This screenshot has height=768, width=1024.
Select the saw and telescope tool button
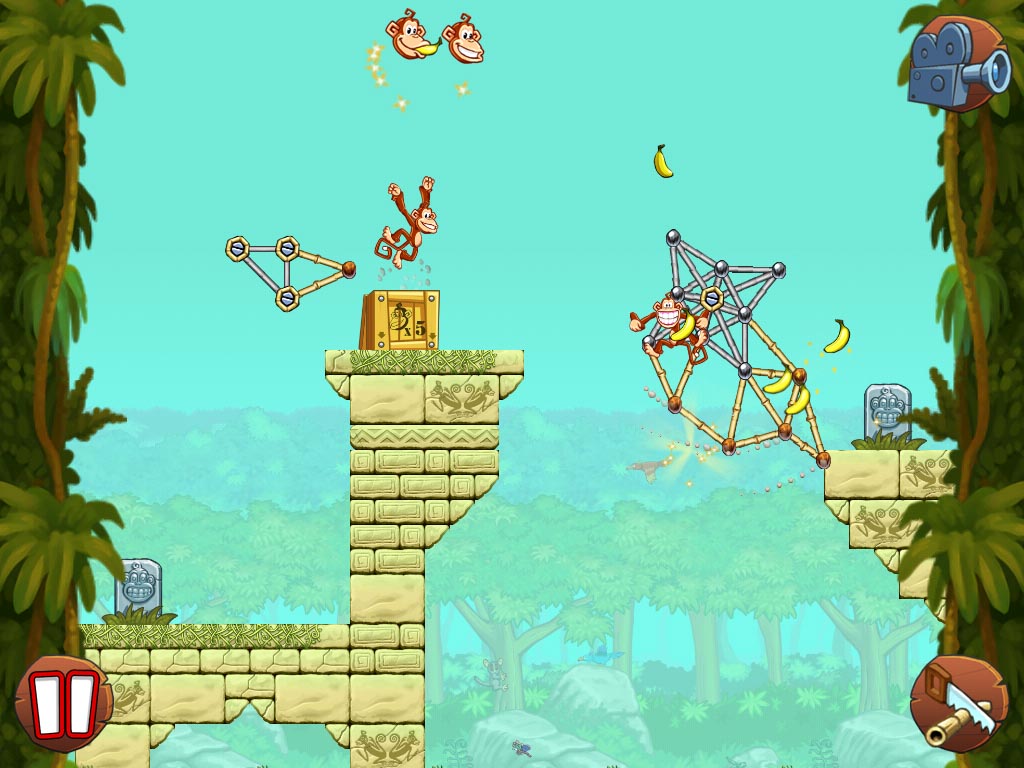tap(959, 704)
